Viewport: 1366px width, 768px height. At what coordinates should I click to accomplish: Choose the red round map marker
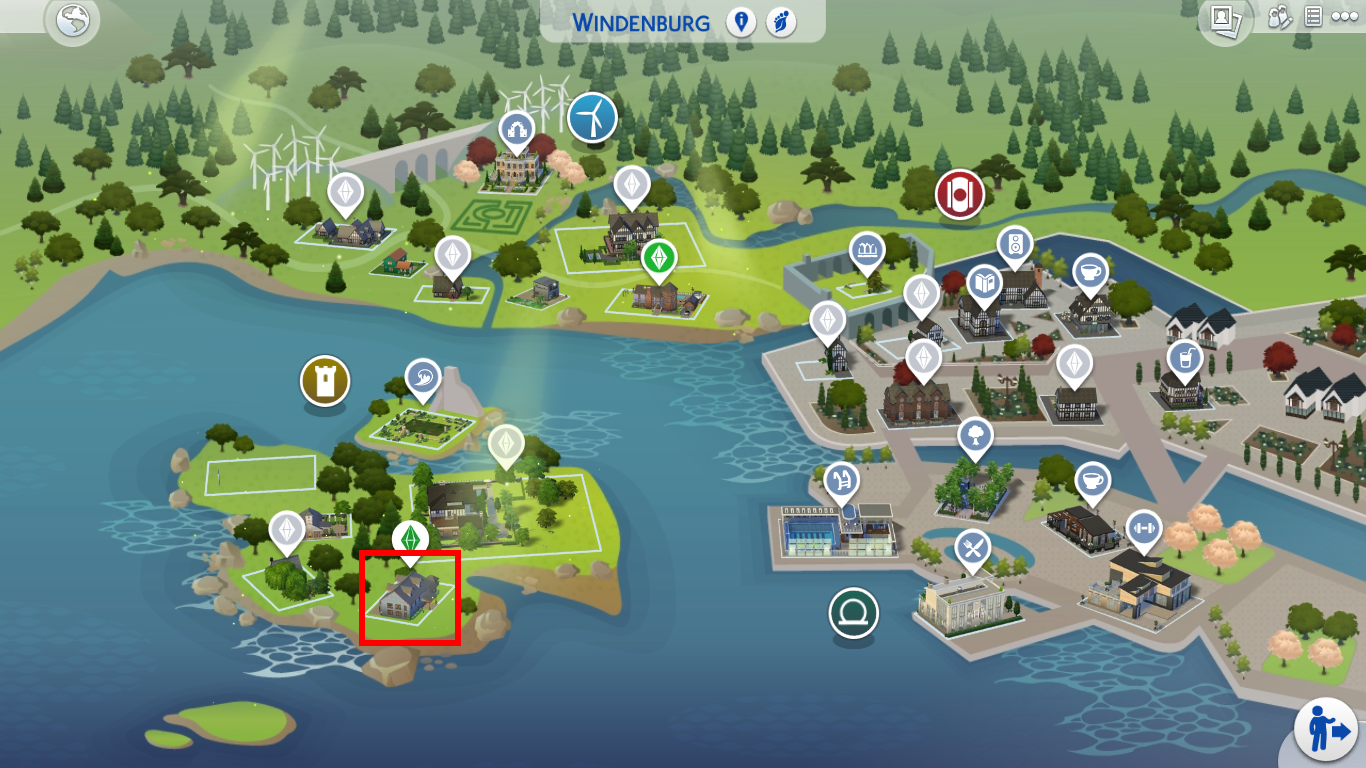coord(960,193)
